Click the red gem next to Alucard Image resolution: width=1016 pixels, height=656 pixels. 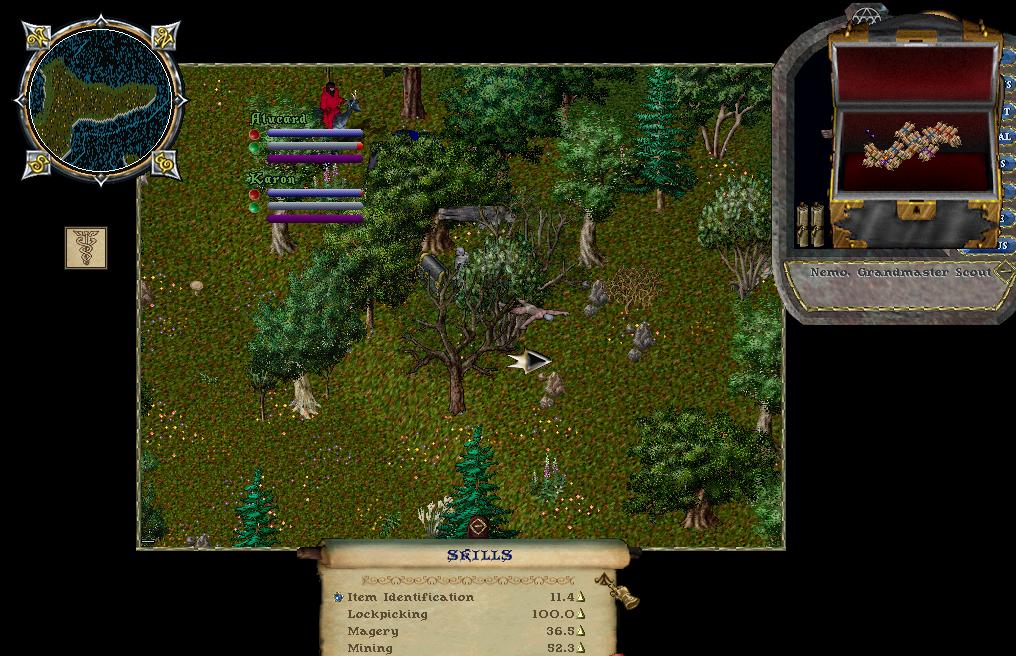click(x=255, y=133)
